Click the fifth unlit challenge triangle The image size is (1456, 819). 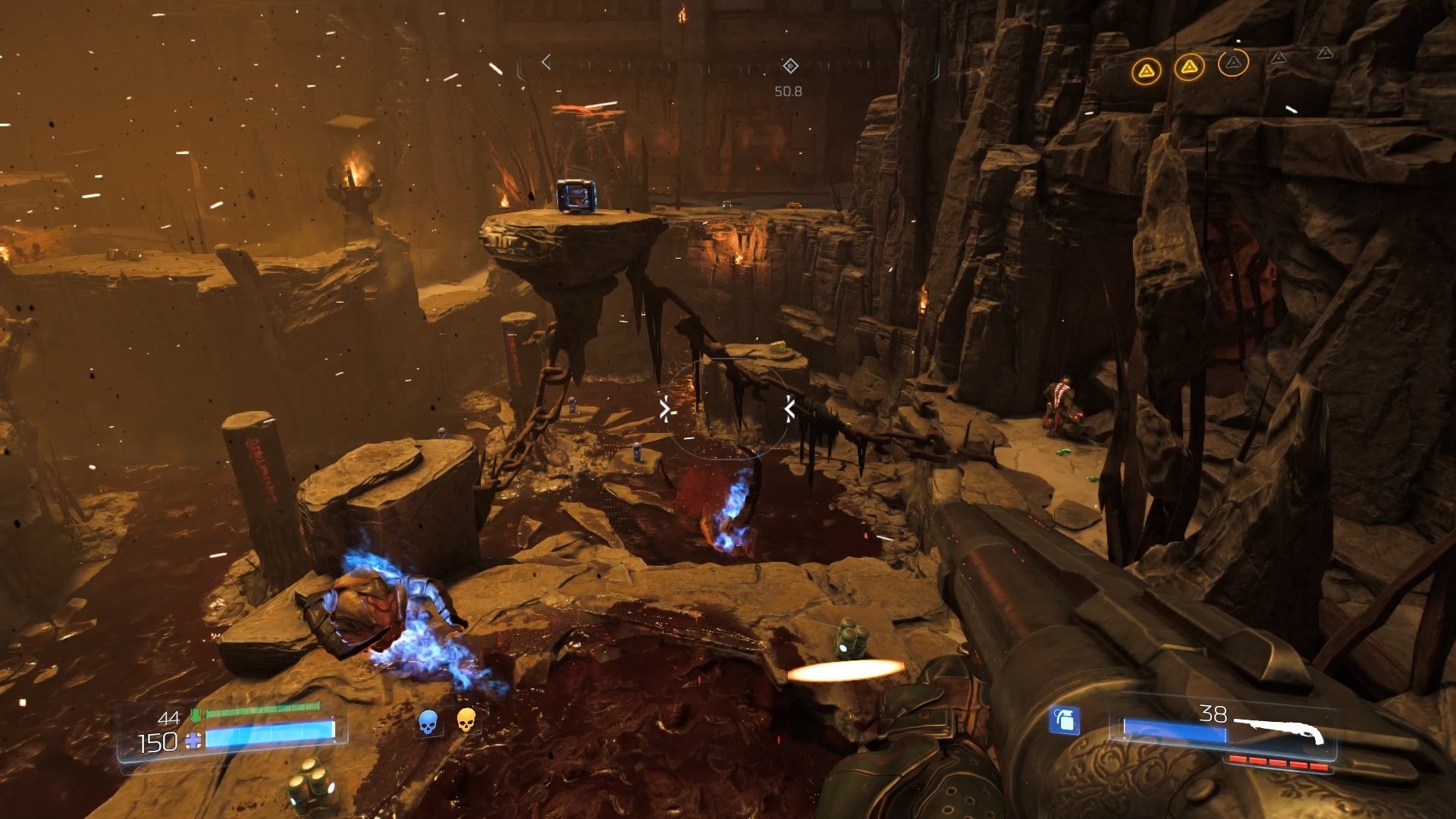pyautogui.click(x=1326, y=54)
